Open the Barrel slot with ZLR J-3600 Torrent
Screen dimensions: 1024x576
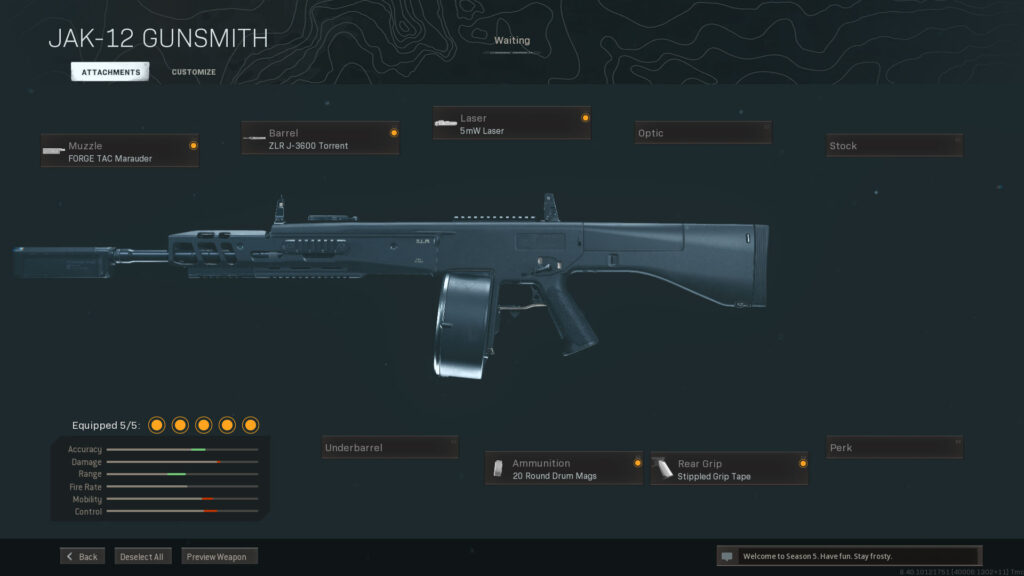[x=320, y=139]
